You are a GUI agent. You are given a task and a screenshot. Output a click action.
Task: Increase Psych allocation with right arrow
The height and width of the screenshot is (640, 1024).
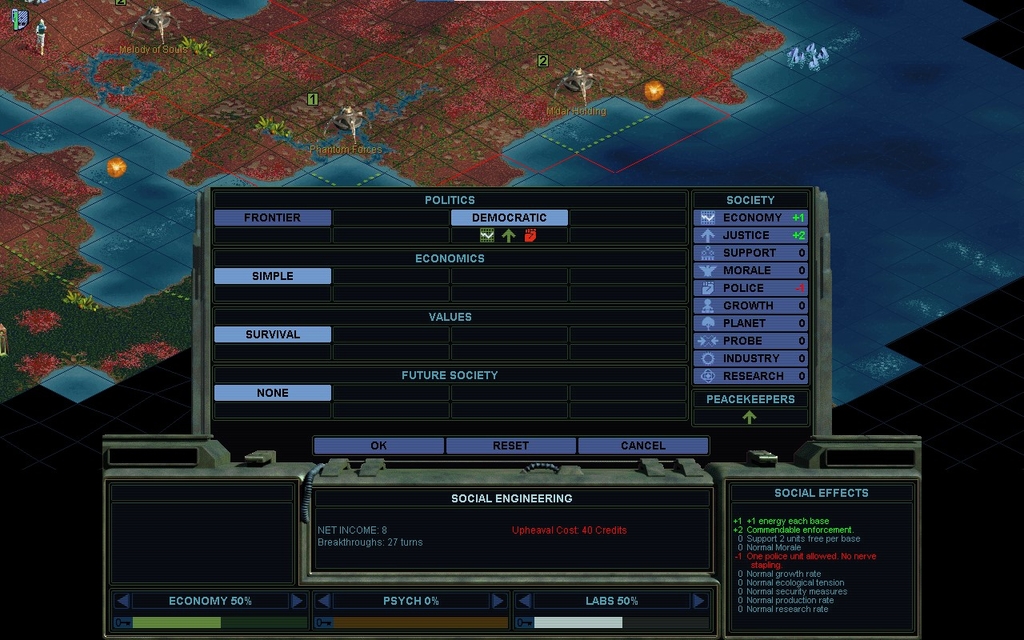point(498,601)
